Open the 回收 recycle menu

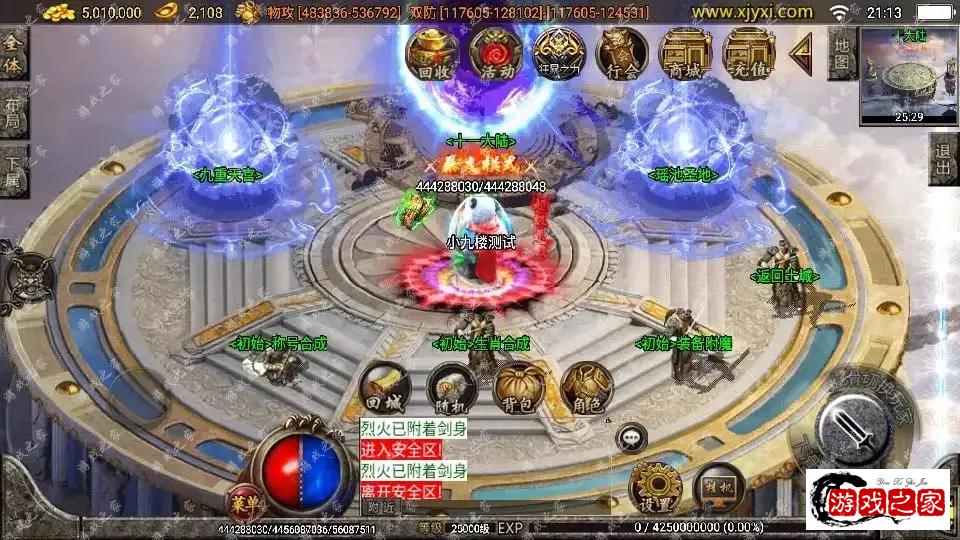(x=433, y=53)
